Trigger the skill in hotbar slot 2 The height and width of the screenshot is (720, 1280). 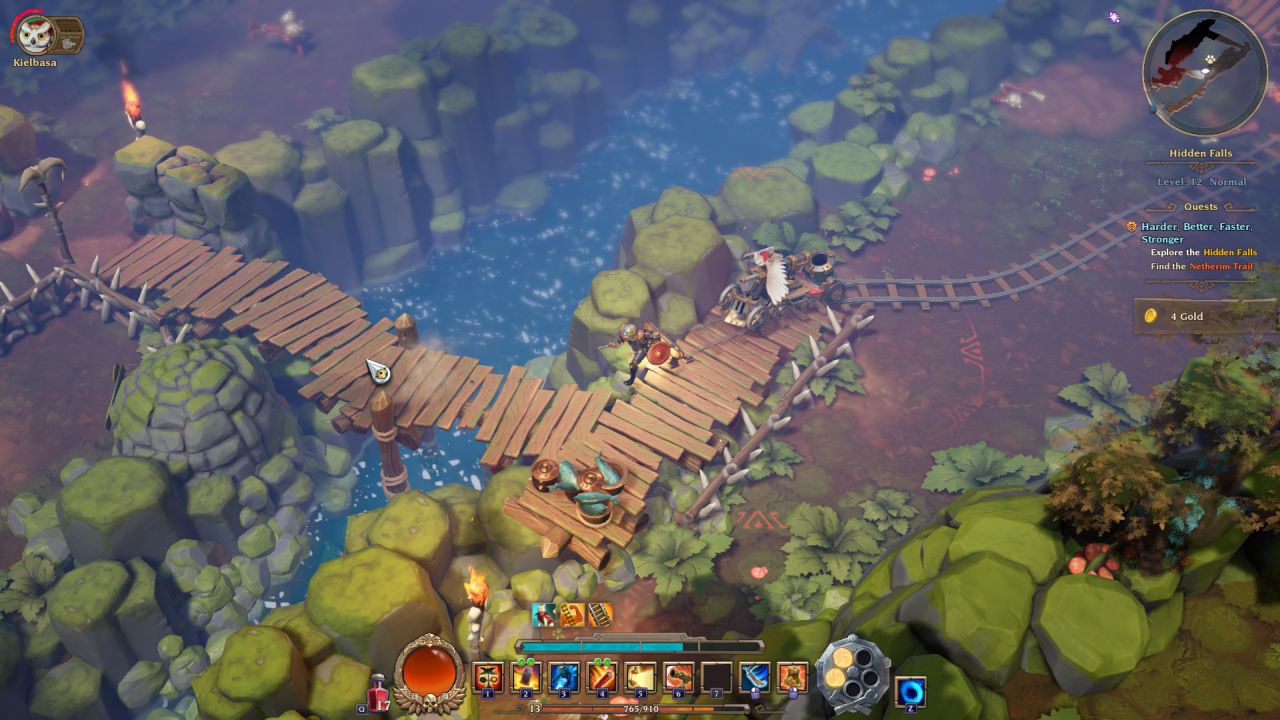coord(526,677)
